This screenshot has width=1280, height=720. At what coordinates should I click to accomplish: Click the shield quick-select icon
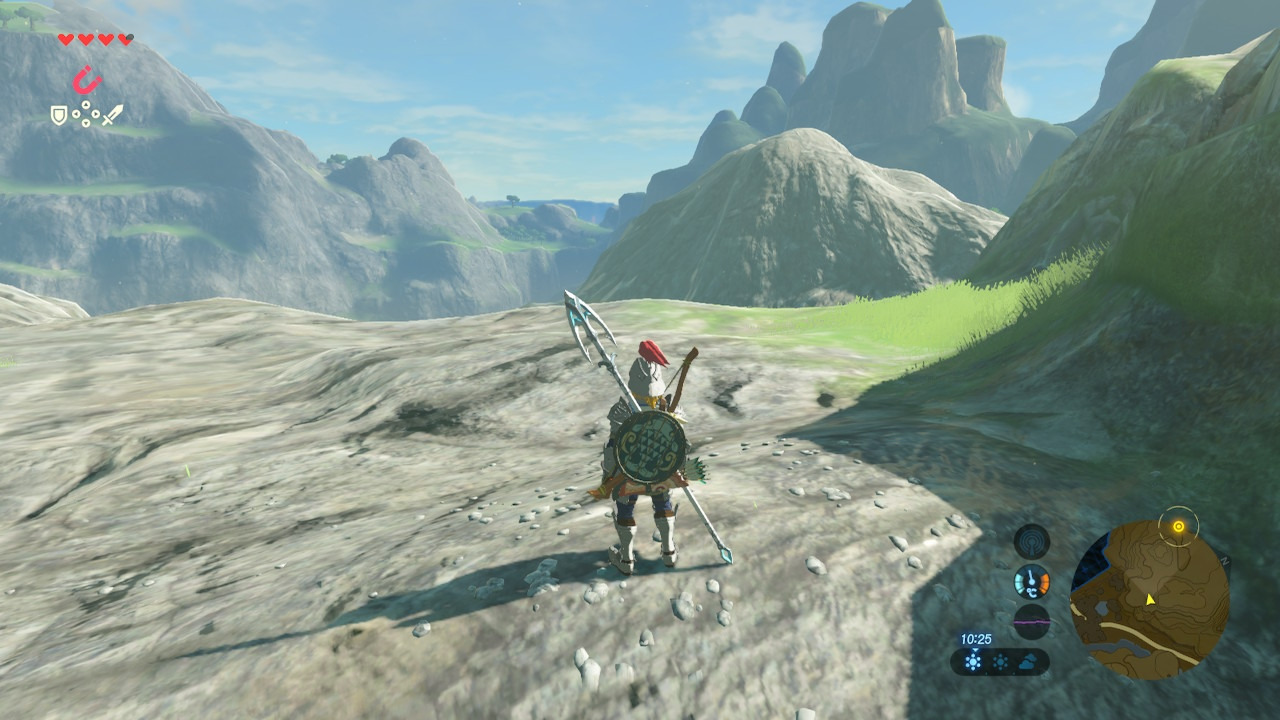[x=59, y=116]
